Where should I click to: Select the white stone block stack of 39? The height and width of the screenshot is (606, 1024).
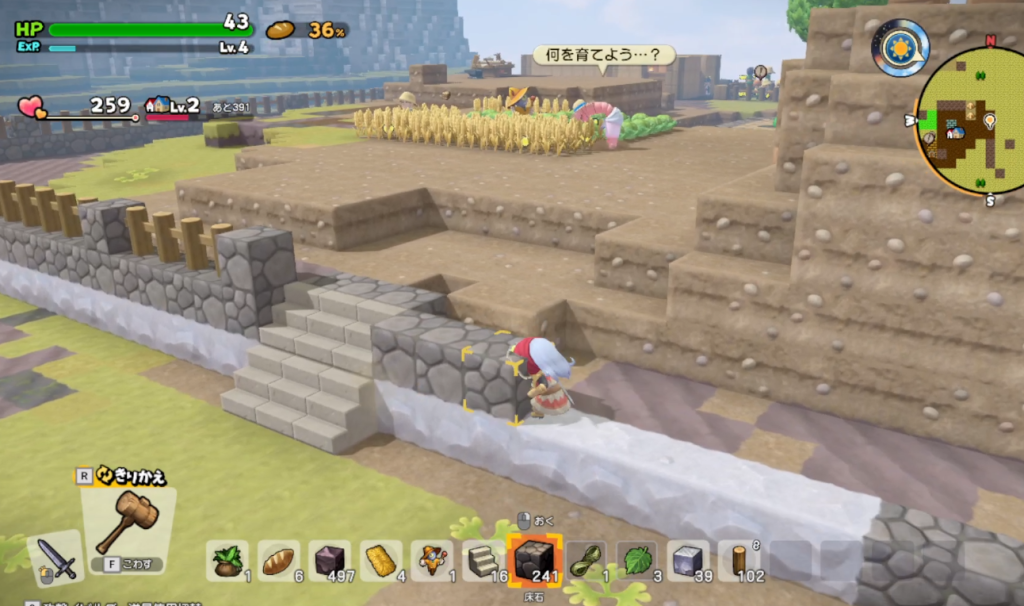coord(688,561)
